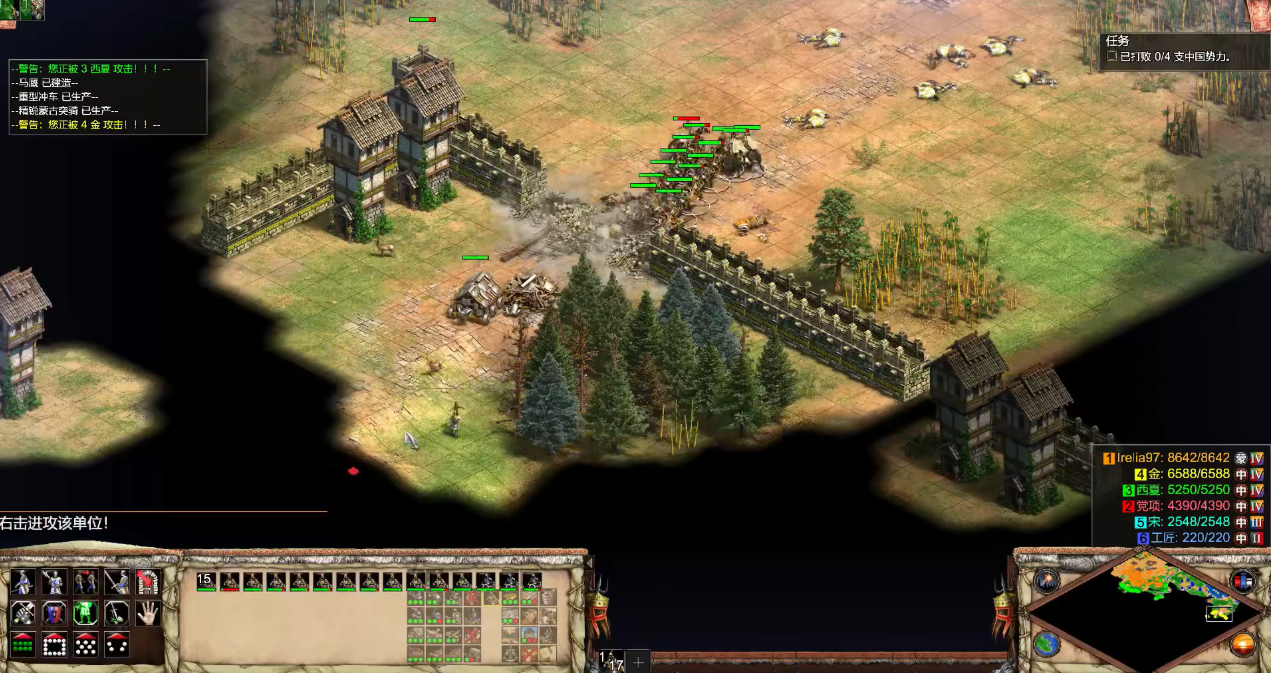The width and height of the screenshot is (1272, 673).
Task: Set the green line formation
Action: [23, 645]
